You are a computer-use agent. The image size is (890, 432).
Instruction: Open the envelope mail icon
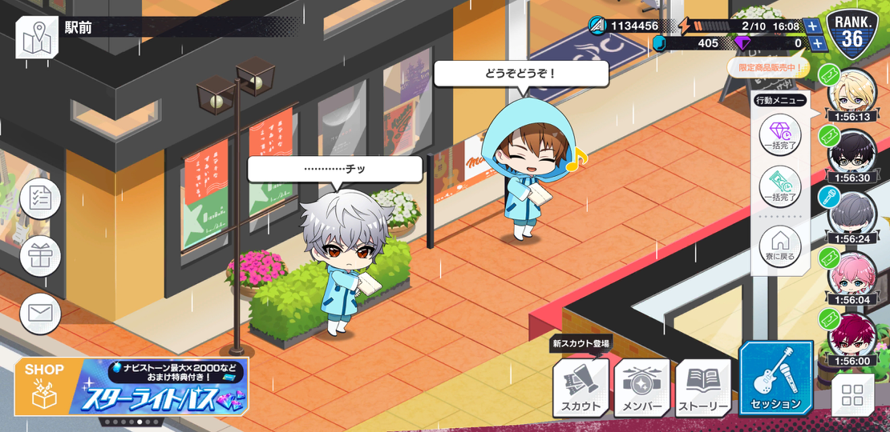point(40,314)
